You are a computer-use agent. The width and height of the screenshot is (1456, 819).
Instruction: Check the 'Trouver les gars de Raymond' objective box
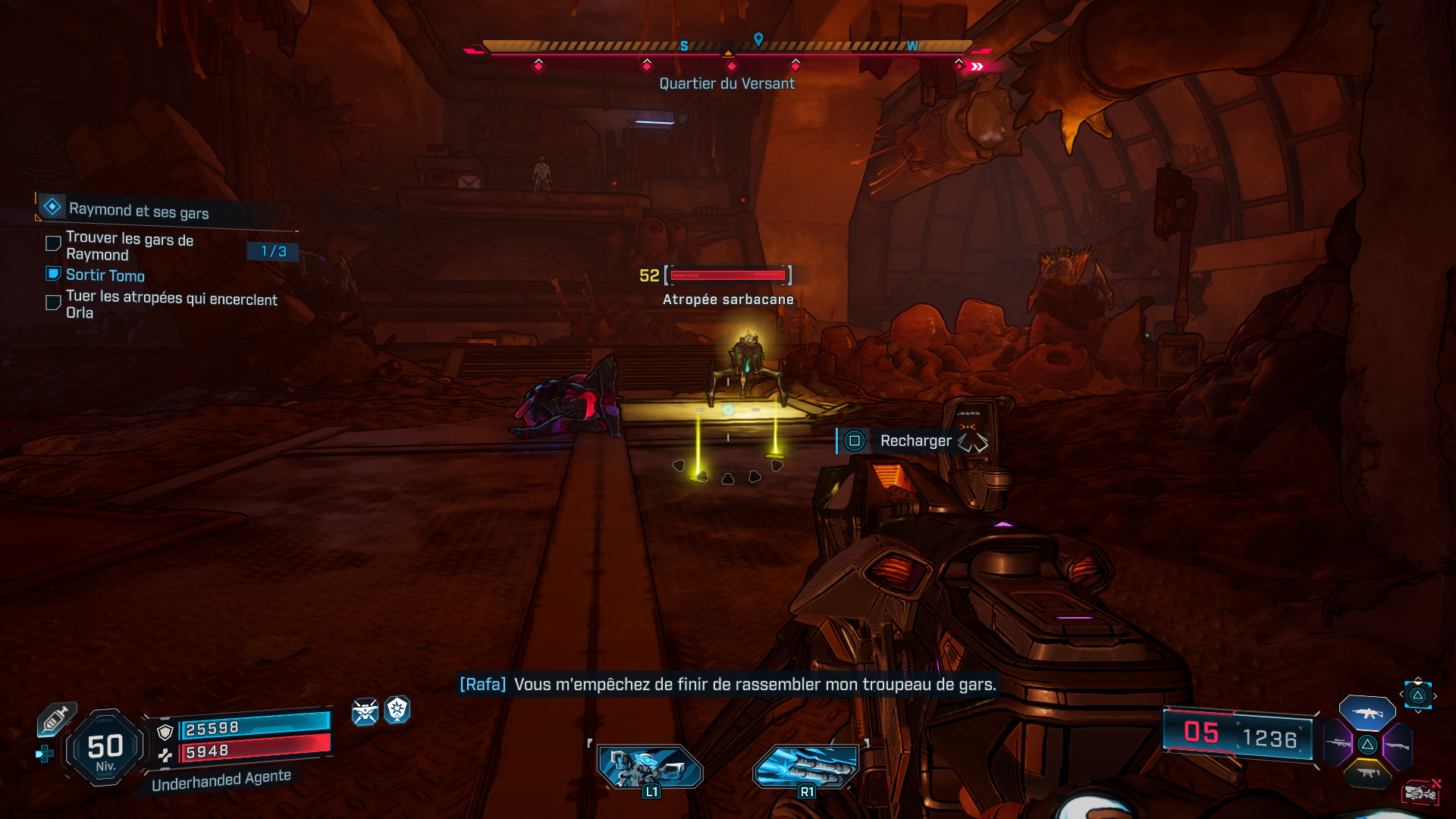tap(53, 243)
